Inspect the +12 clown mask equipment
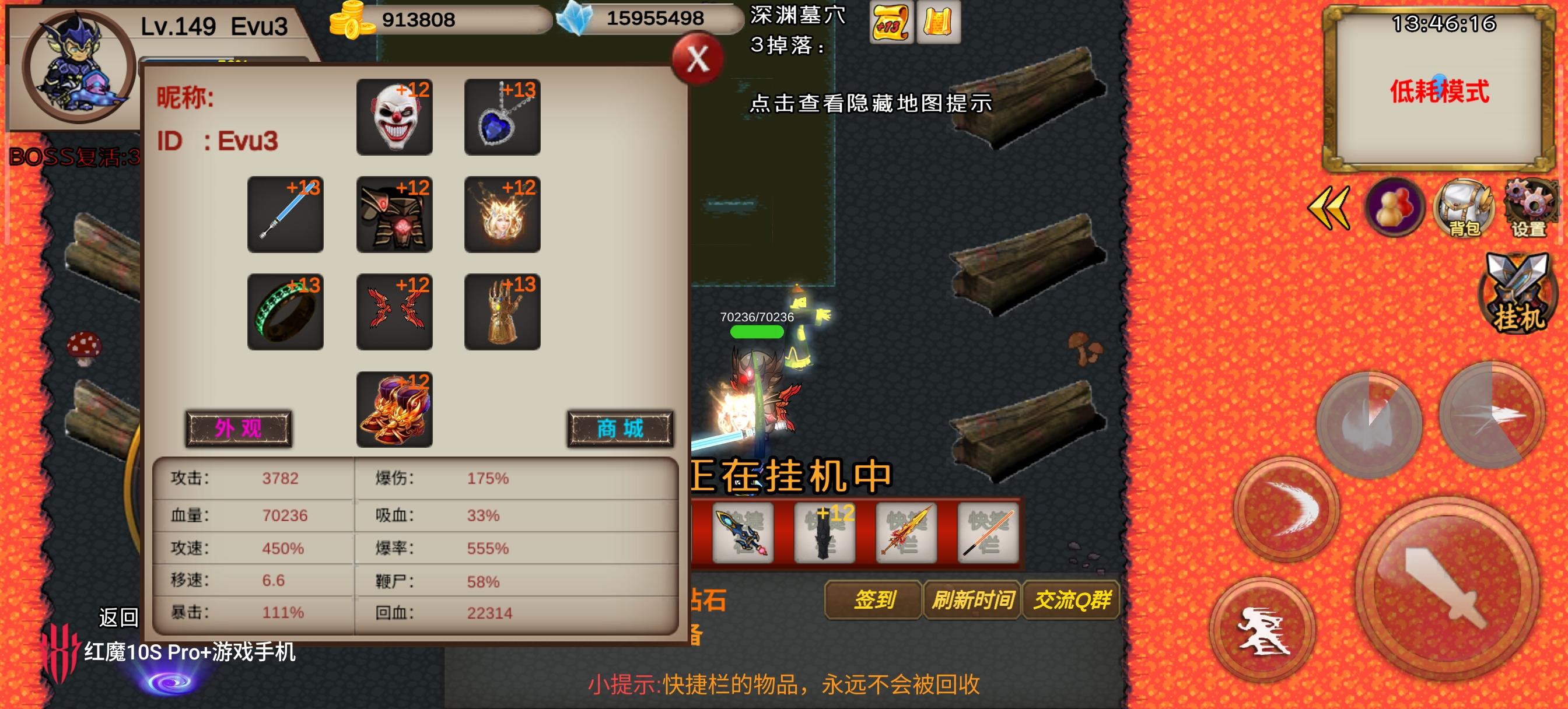The width and height of the screenshot is (1568, 709). (394, 115)
